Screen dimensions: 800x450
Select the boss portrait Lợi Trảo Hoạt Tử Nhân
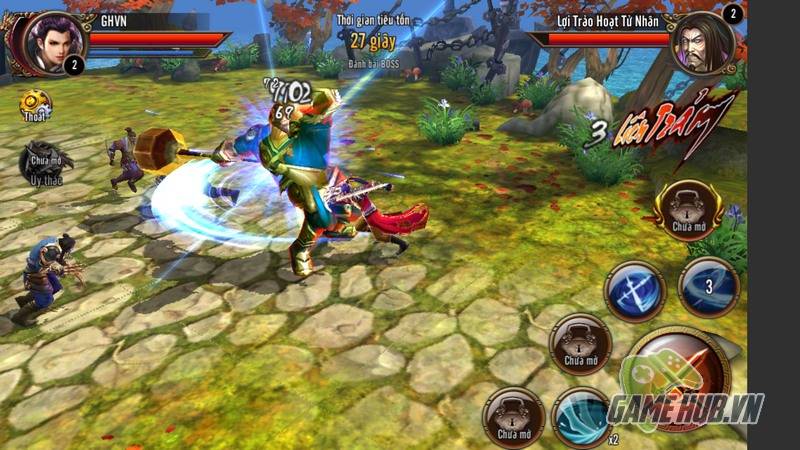click(703, 44)
